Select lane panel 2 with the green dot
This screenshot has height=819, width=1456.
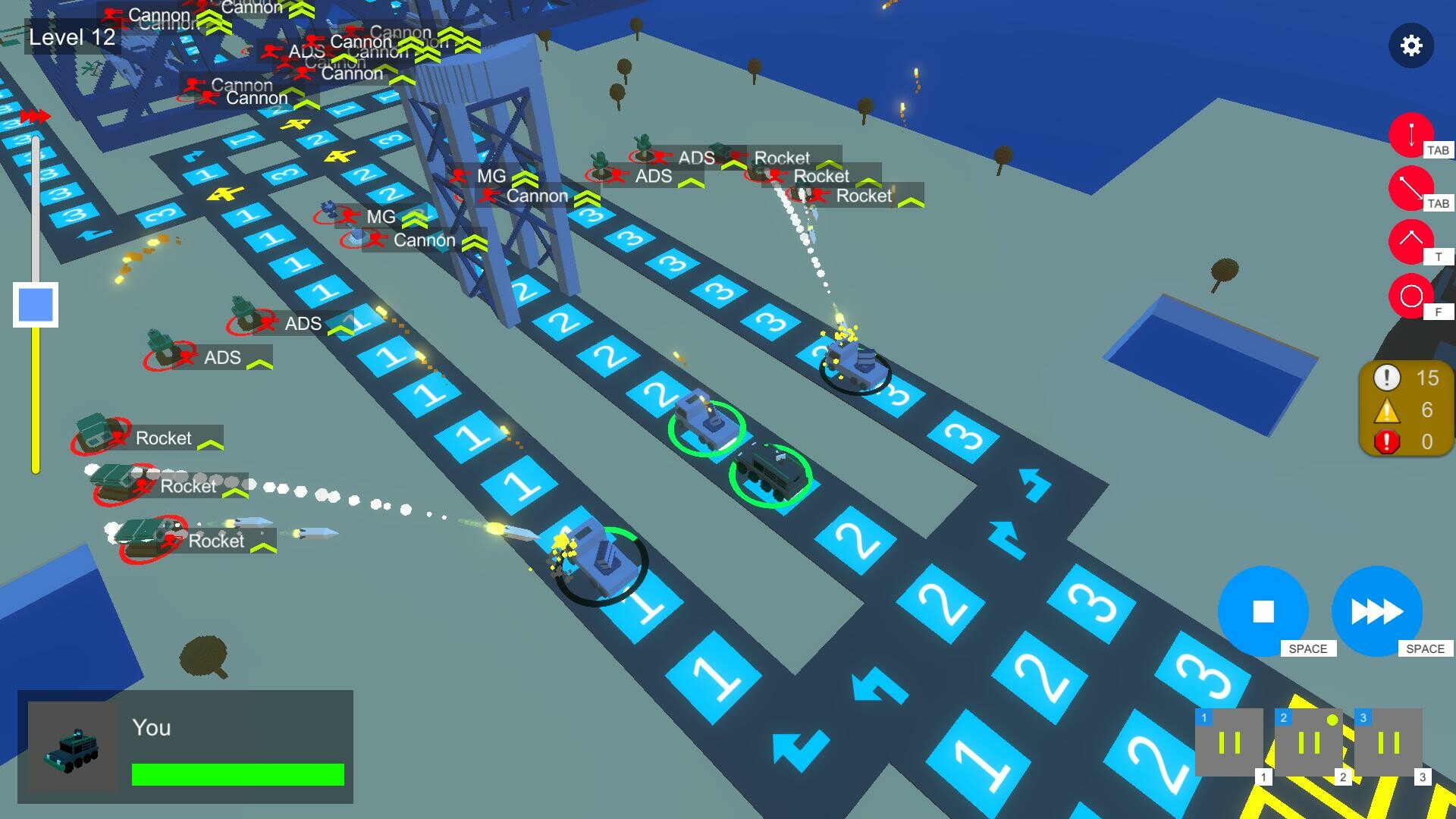(1308, 743)
